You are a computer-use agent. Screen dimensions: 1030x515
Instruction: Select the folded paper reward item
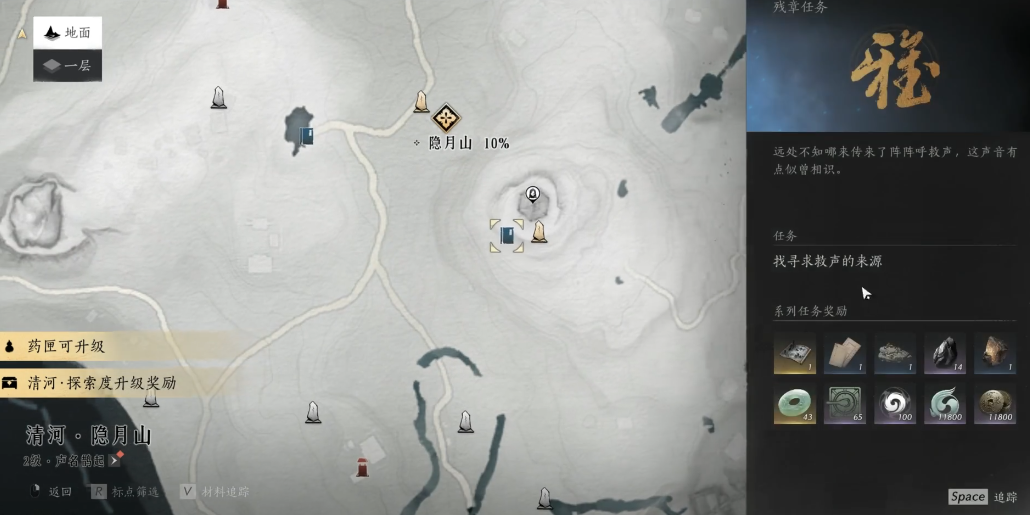pyautogui.click(x=845, y=353)
